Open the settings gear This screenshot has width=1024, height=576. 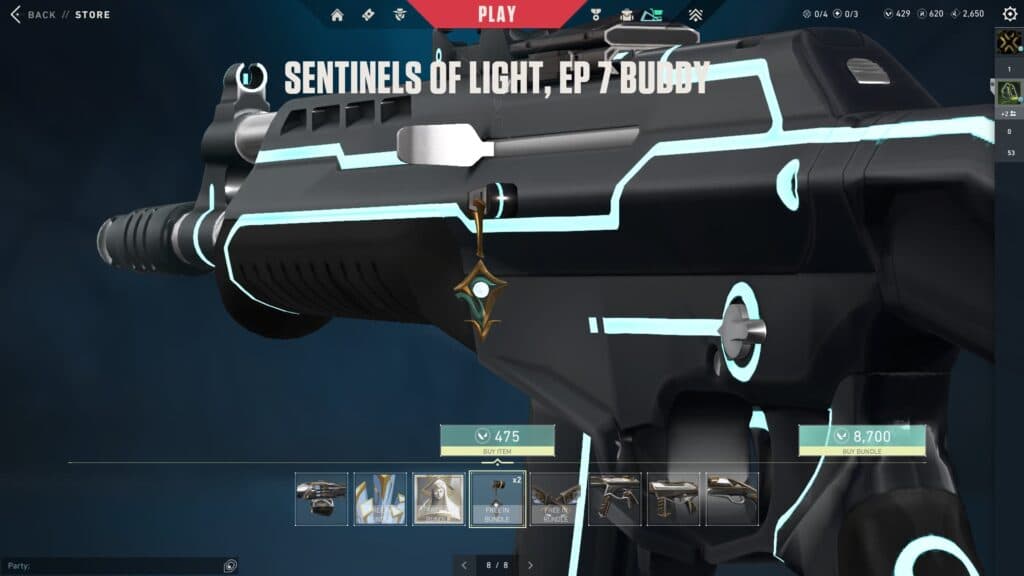point(1009,14)
